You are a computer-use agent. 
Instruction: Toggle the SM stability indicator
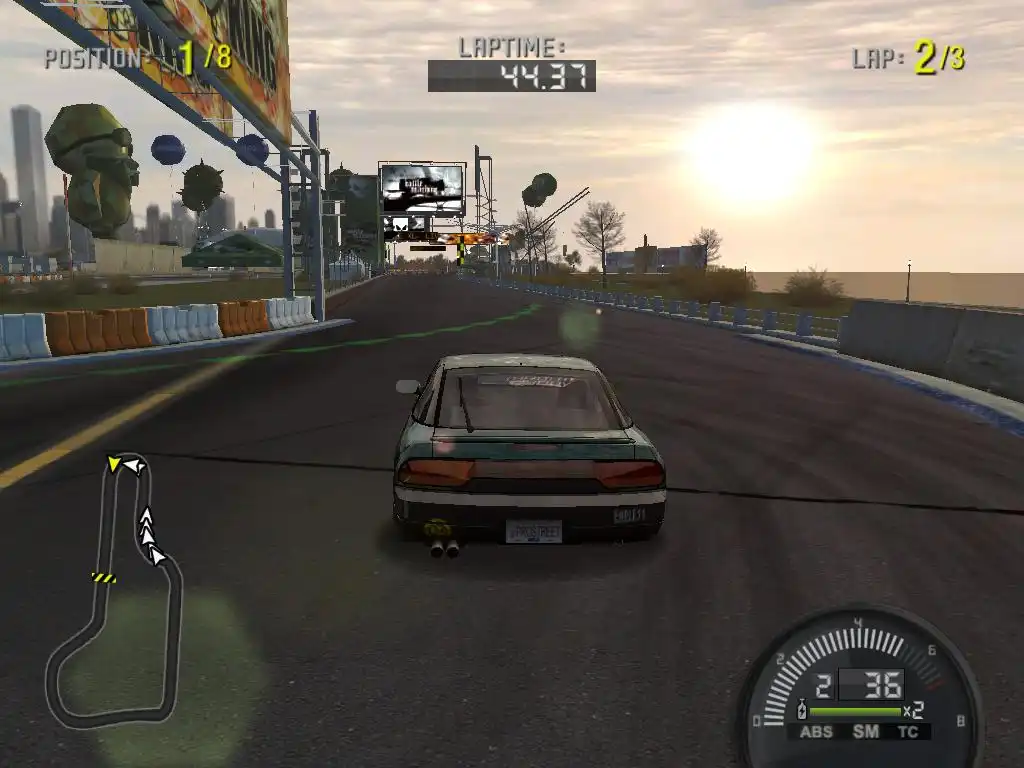pyautogui.click(x=866, y=732)
